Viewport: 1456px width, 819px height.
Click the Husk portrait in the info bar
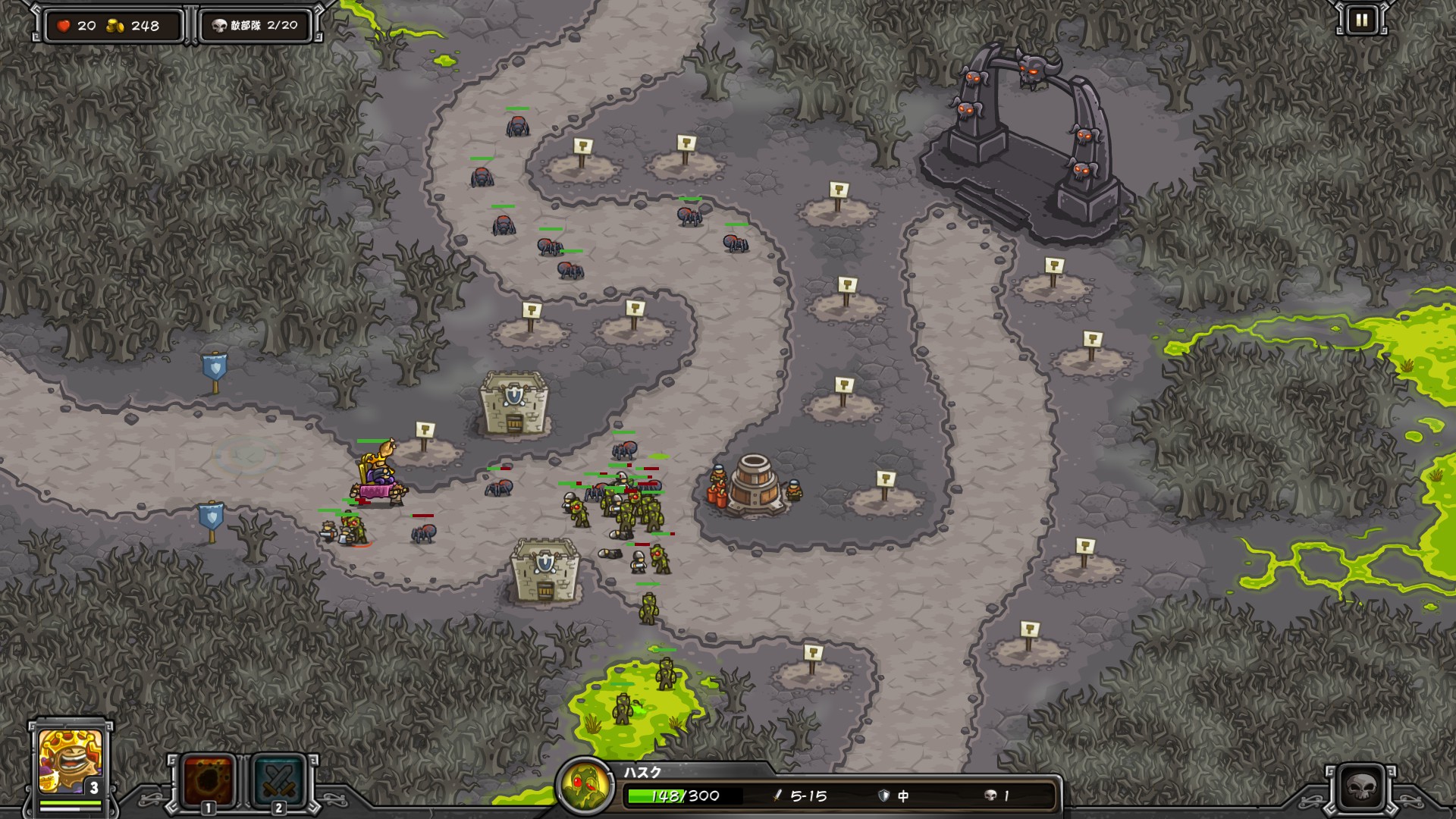[585, 787]
